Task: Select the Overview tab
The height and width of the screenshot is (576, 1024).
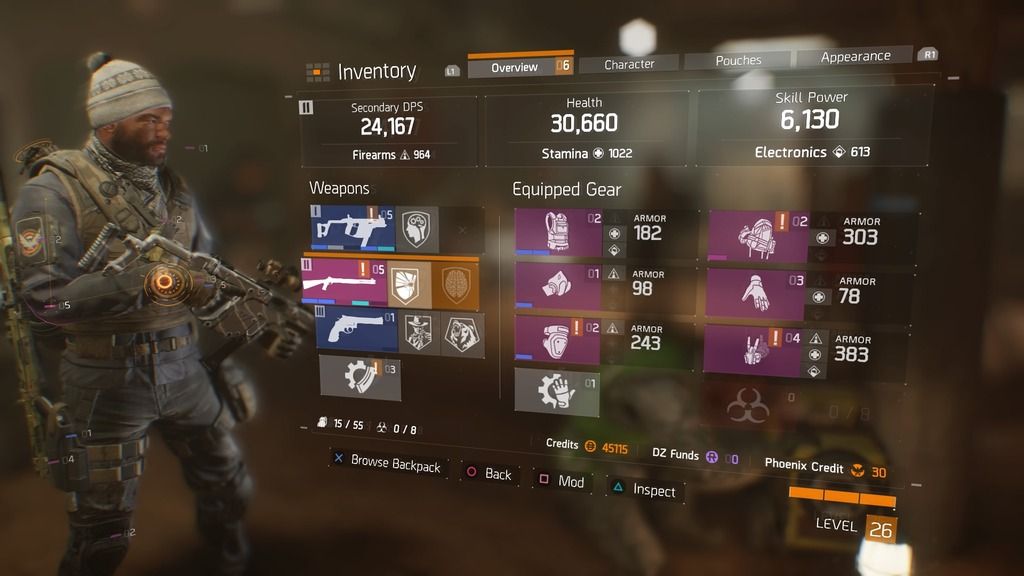Action: tap(515, 67)
